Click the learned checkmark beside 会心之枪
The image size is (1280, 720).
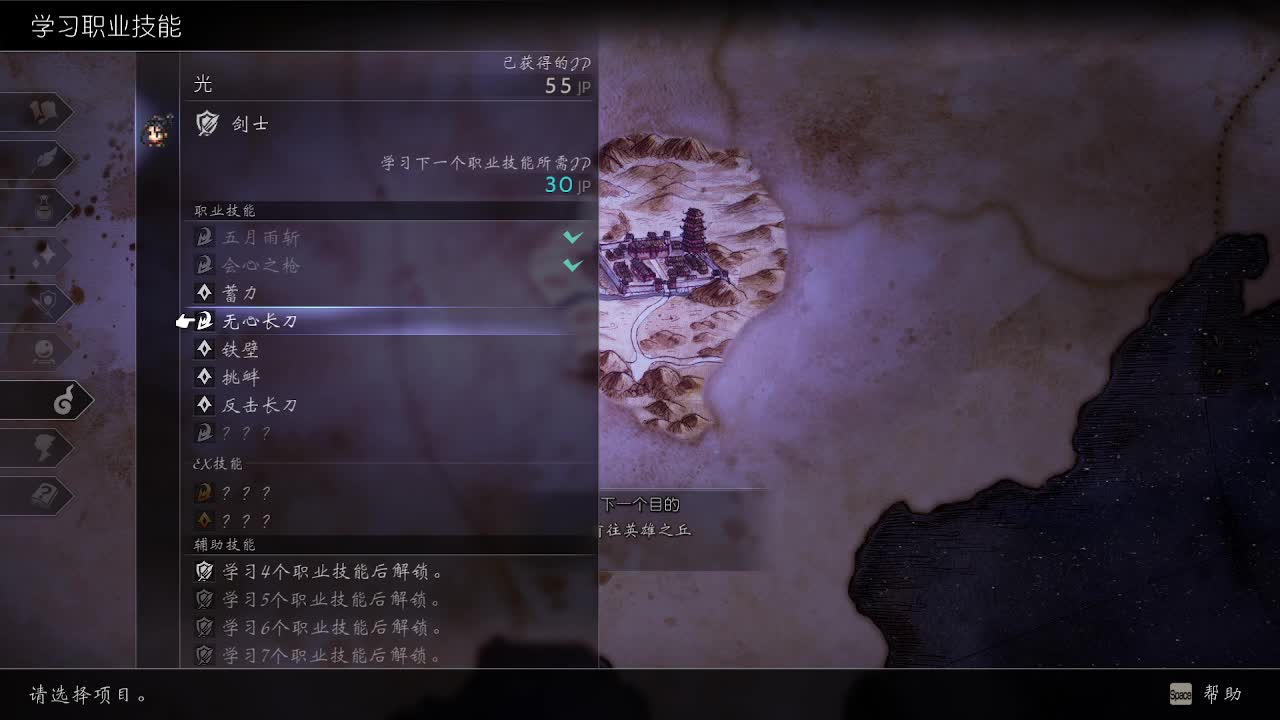[x=572, y=266]
